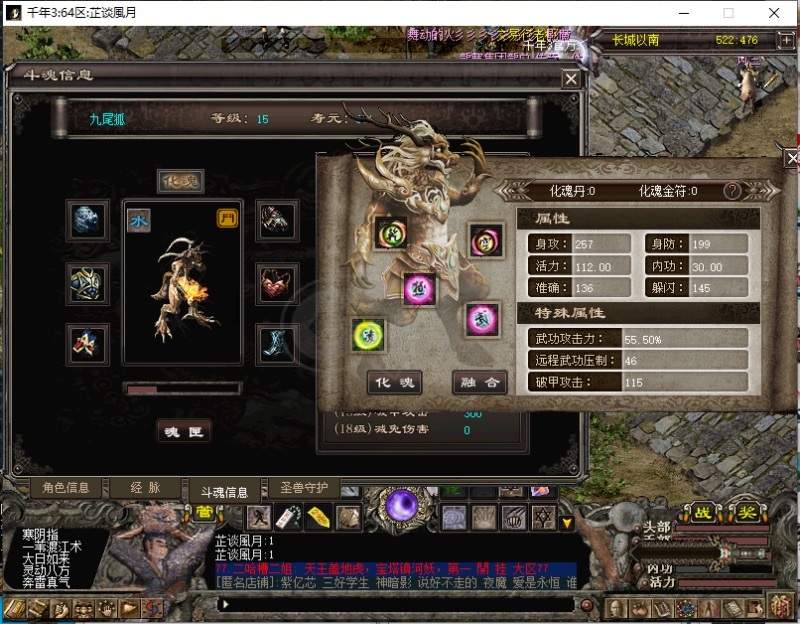Switch to the 经脉 tab
This screenshot has width=800, height=624.
145,488
